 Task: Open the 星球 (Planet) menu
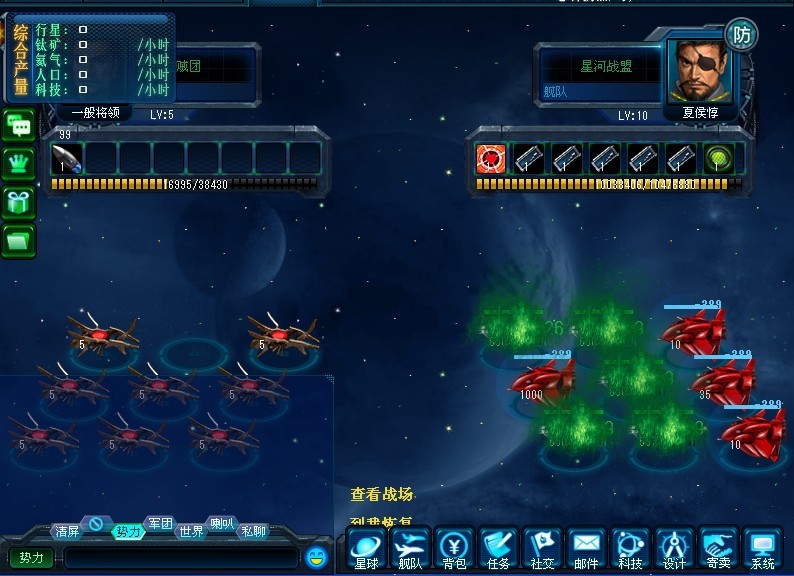pos(368,550)
